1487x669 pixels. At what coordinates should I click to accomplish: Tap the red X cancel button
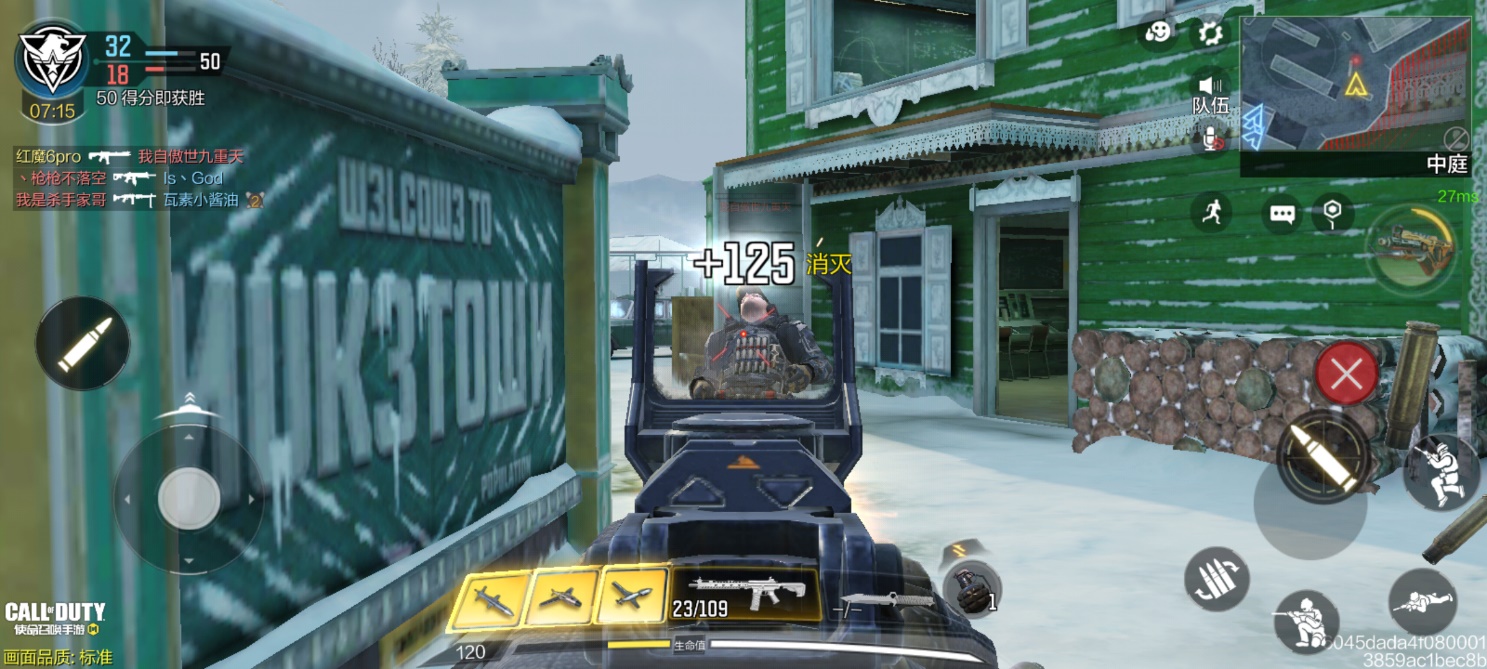[x=1346, y=375]
